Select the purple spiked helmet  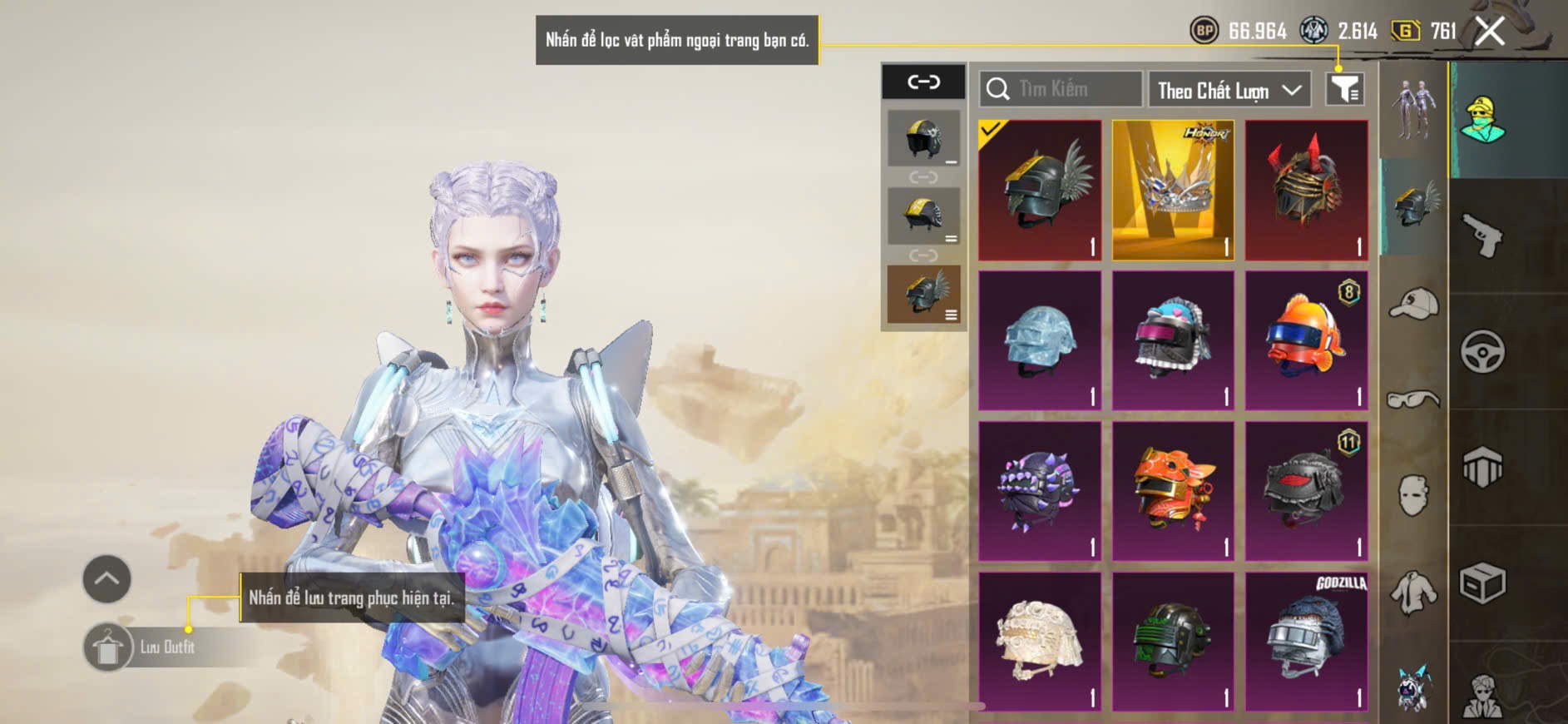click(1040, 491)
